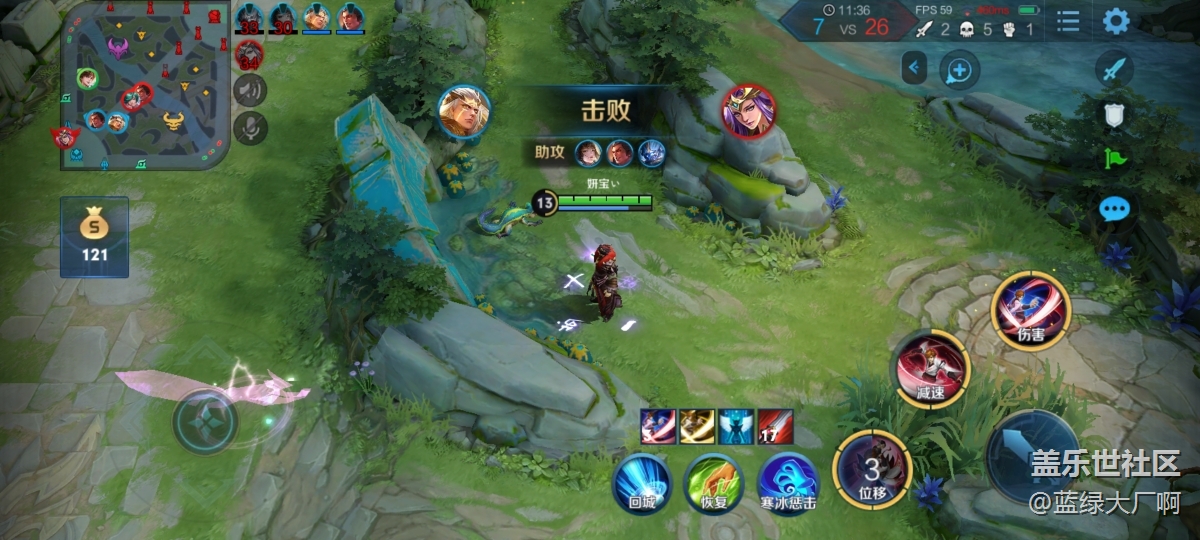Image resolution: width=1200 pixels, height=540 pixels.
Task: Send the shield retreat signal
Action: 1114,115
